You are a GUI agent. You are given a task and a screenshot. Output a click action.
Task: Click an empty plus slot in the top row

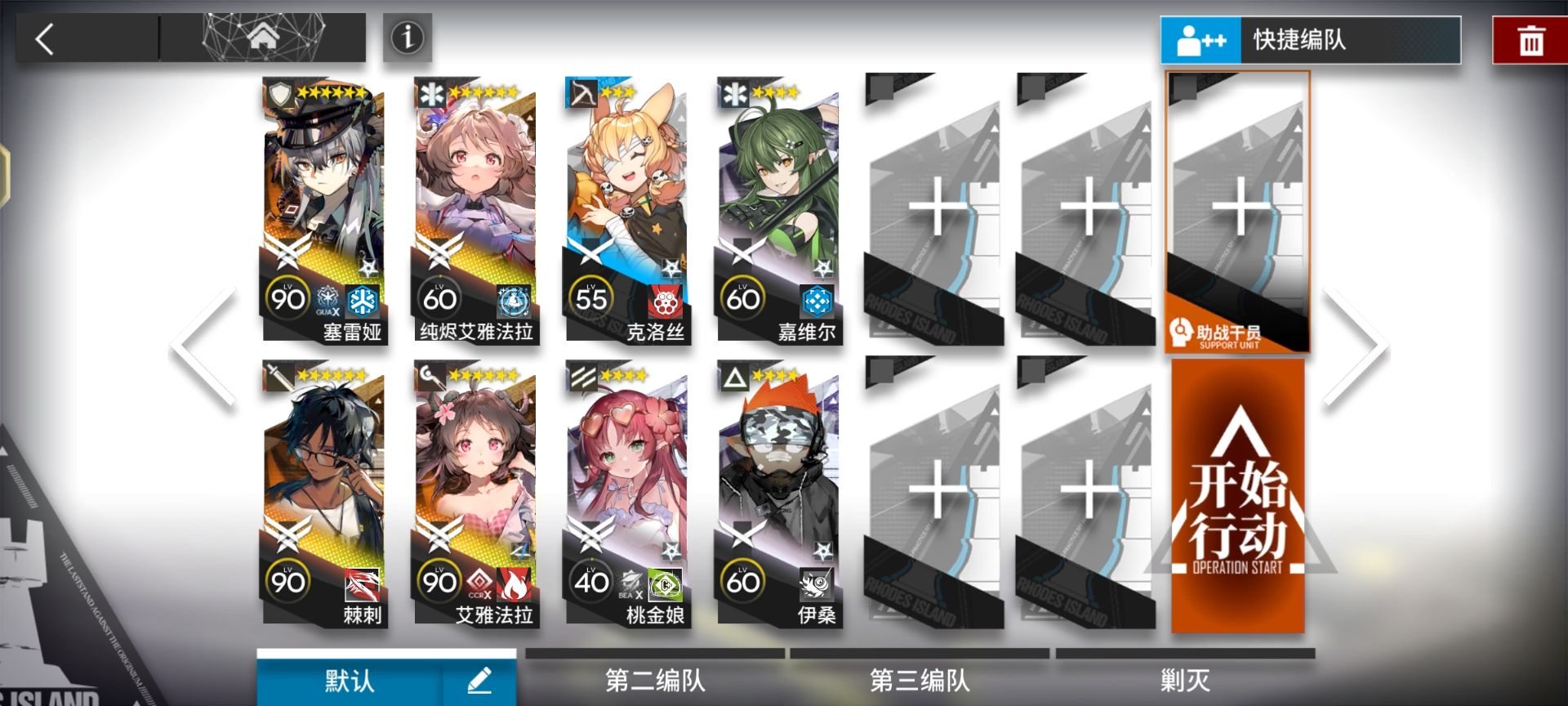[x=933, y=204]
